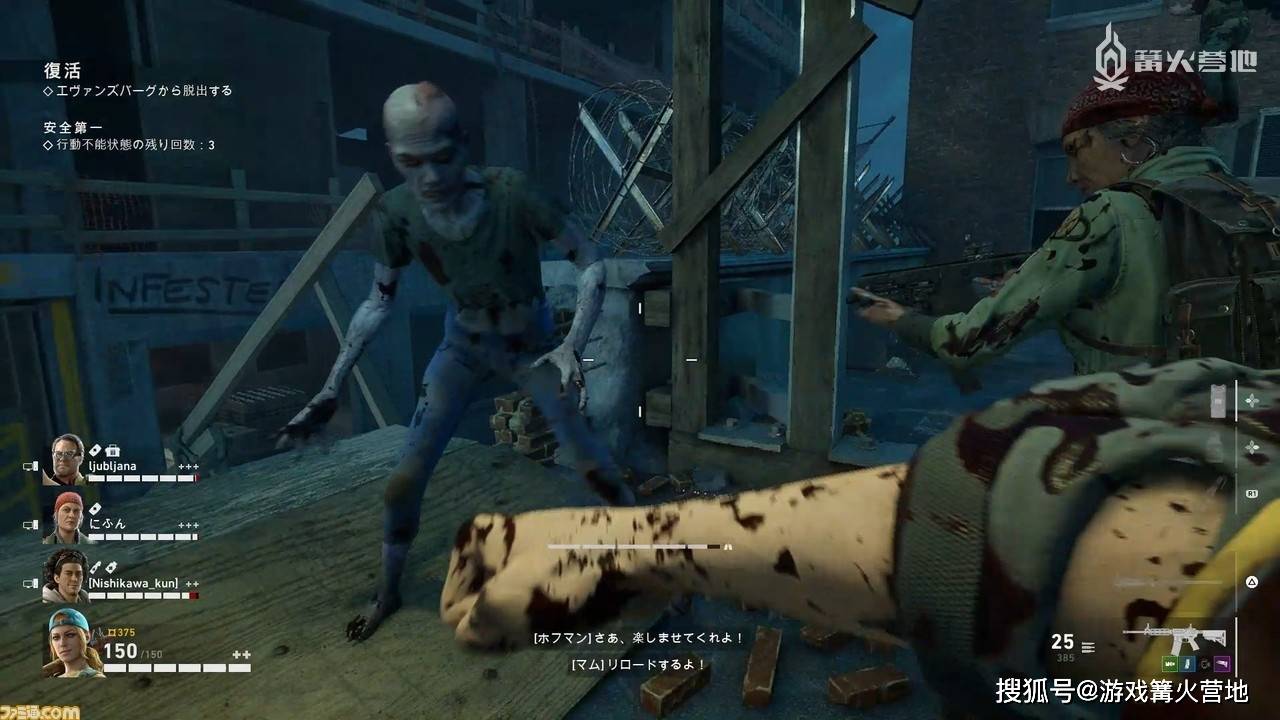This screenshot has width=1280, height=720.
Task: Click the blue magazine attachment icon
Action: [1188, 663]
